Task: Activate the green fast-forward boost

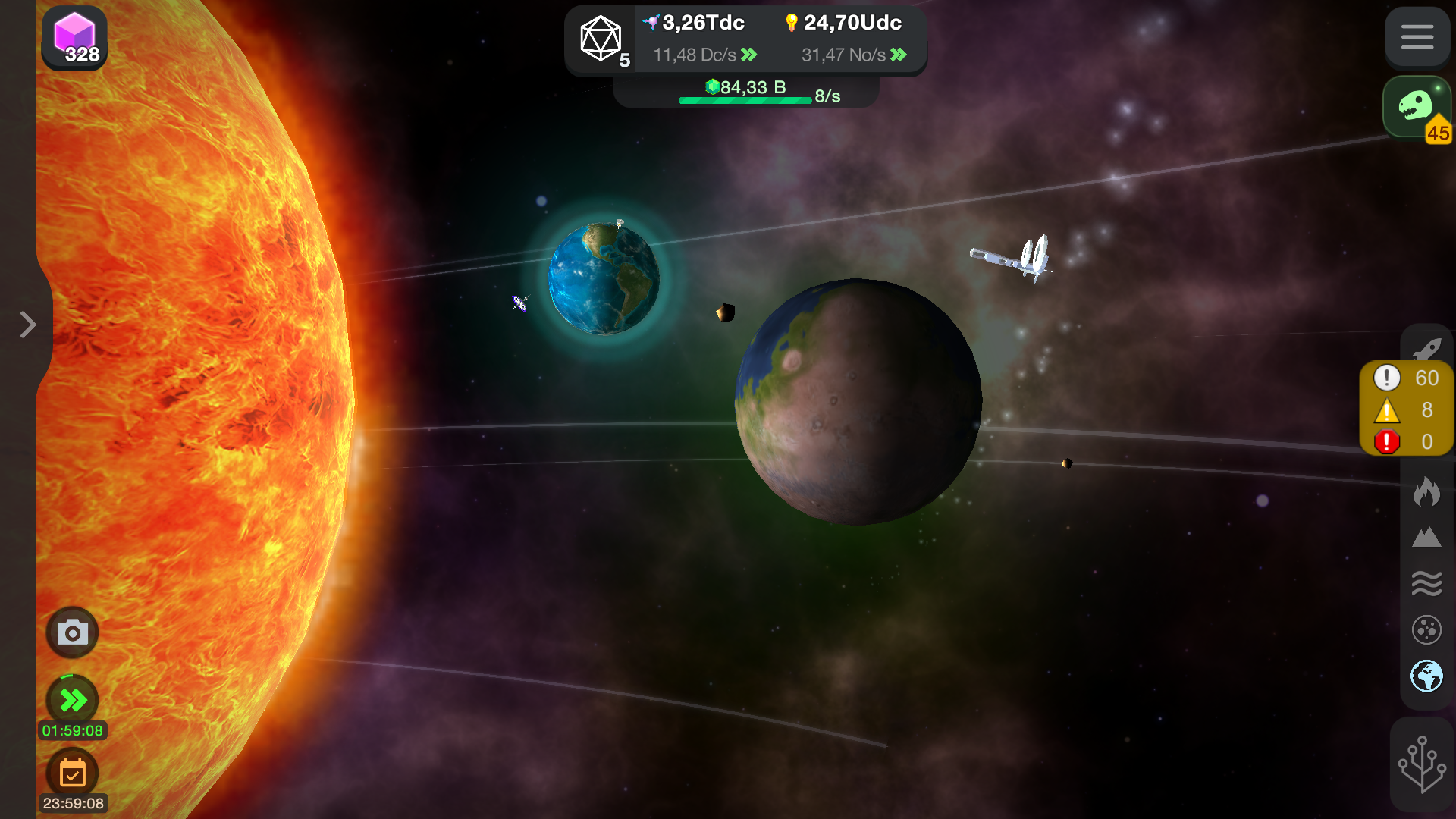Action: (73, 699)
